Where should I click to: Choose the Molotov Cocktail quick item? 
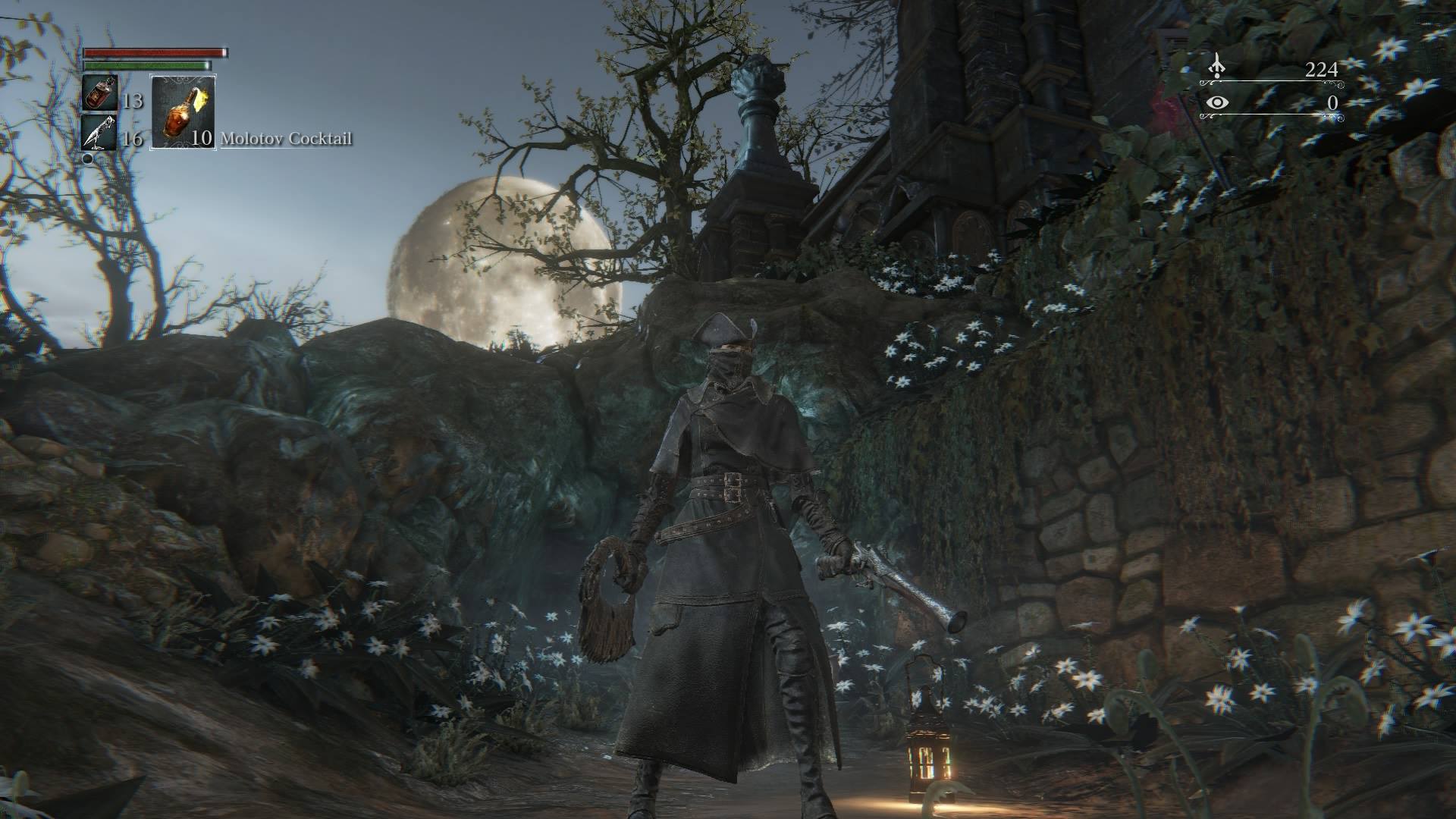click(184, 111)
